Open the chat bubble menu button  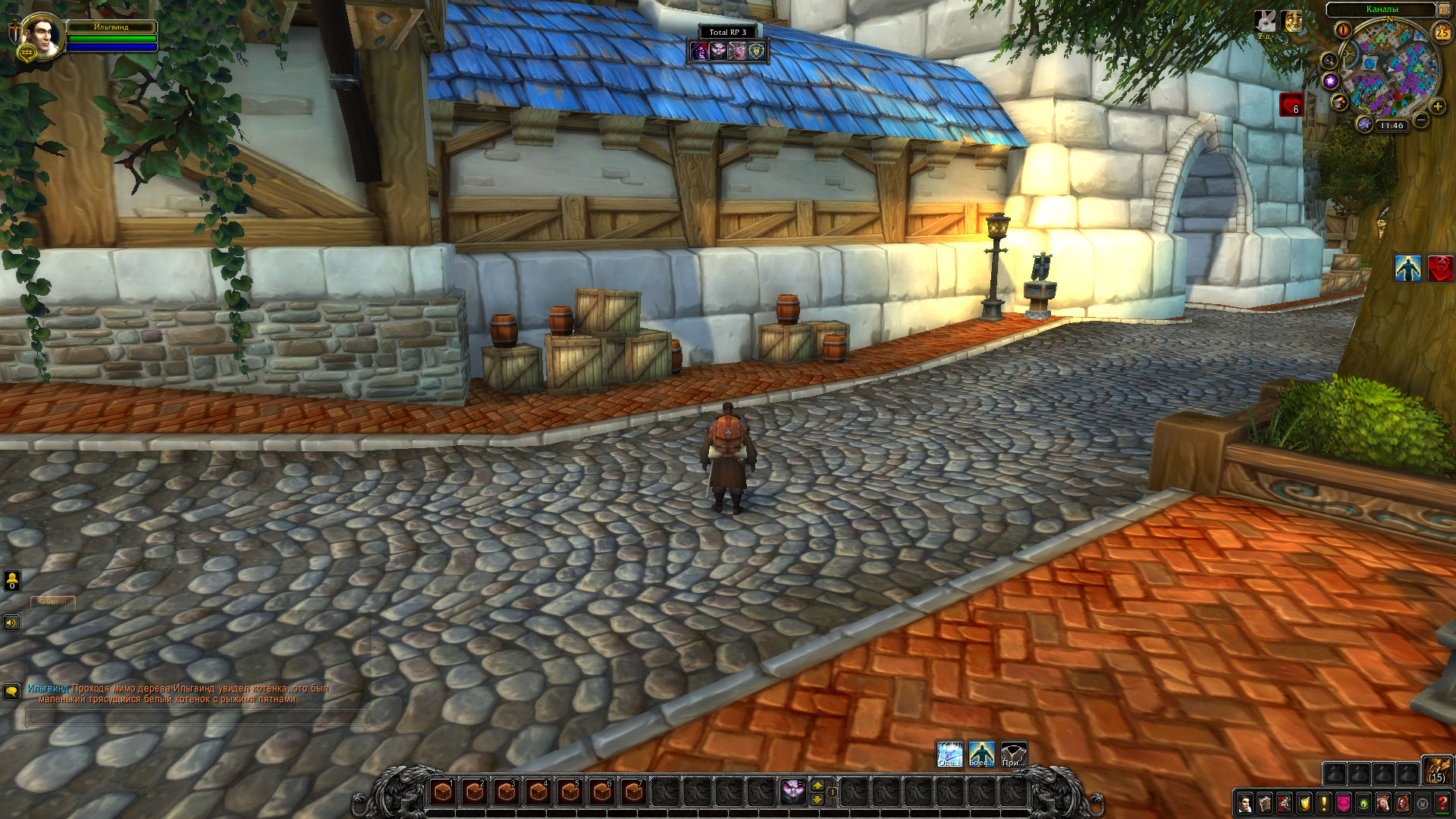tap(11, 692)
